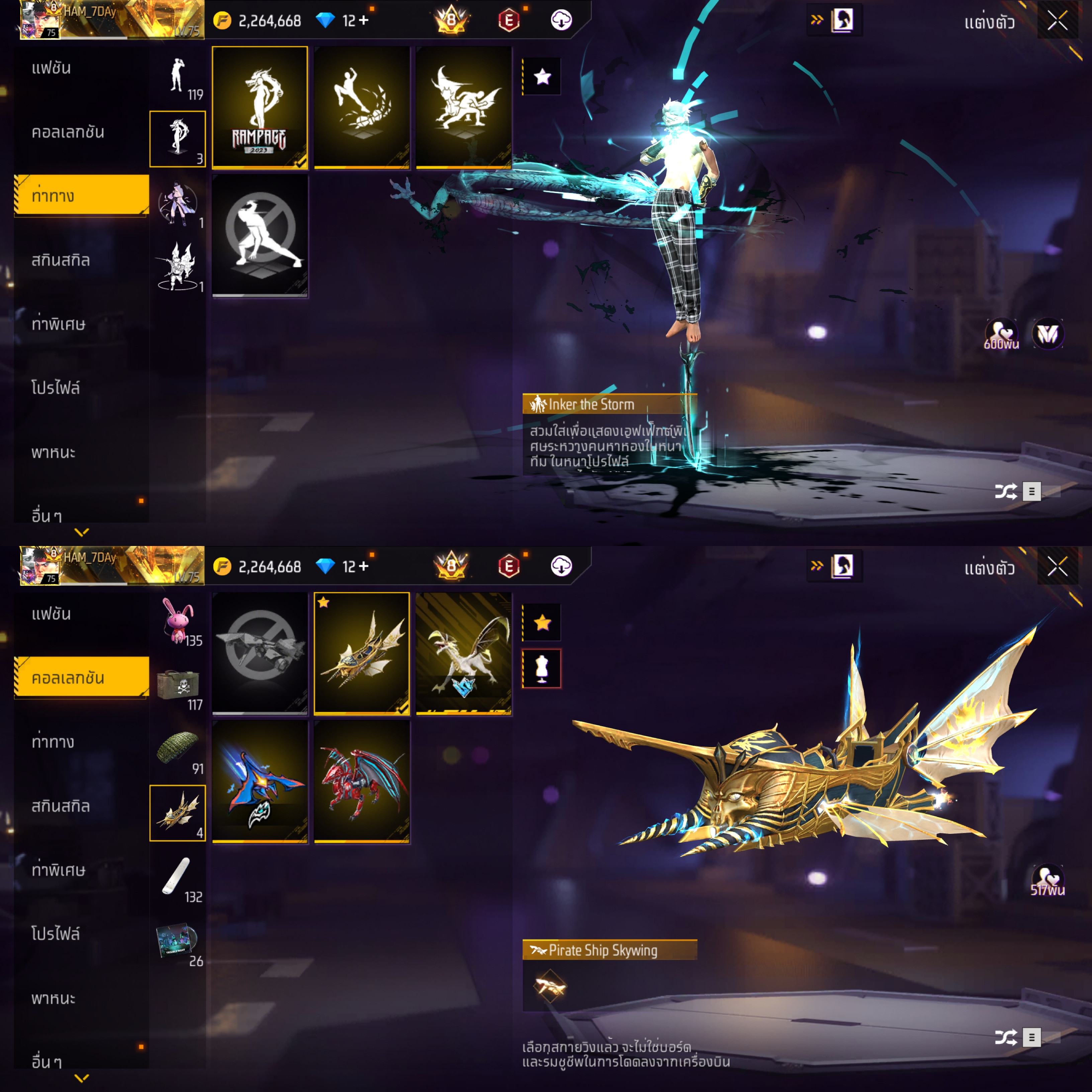Pick the winged creature emote card

click(463, 107)
